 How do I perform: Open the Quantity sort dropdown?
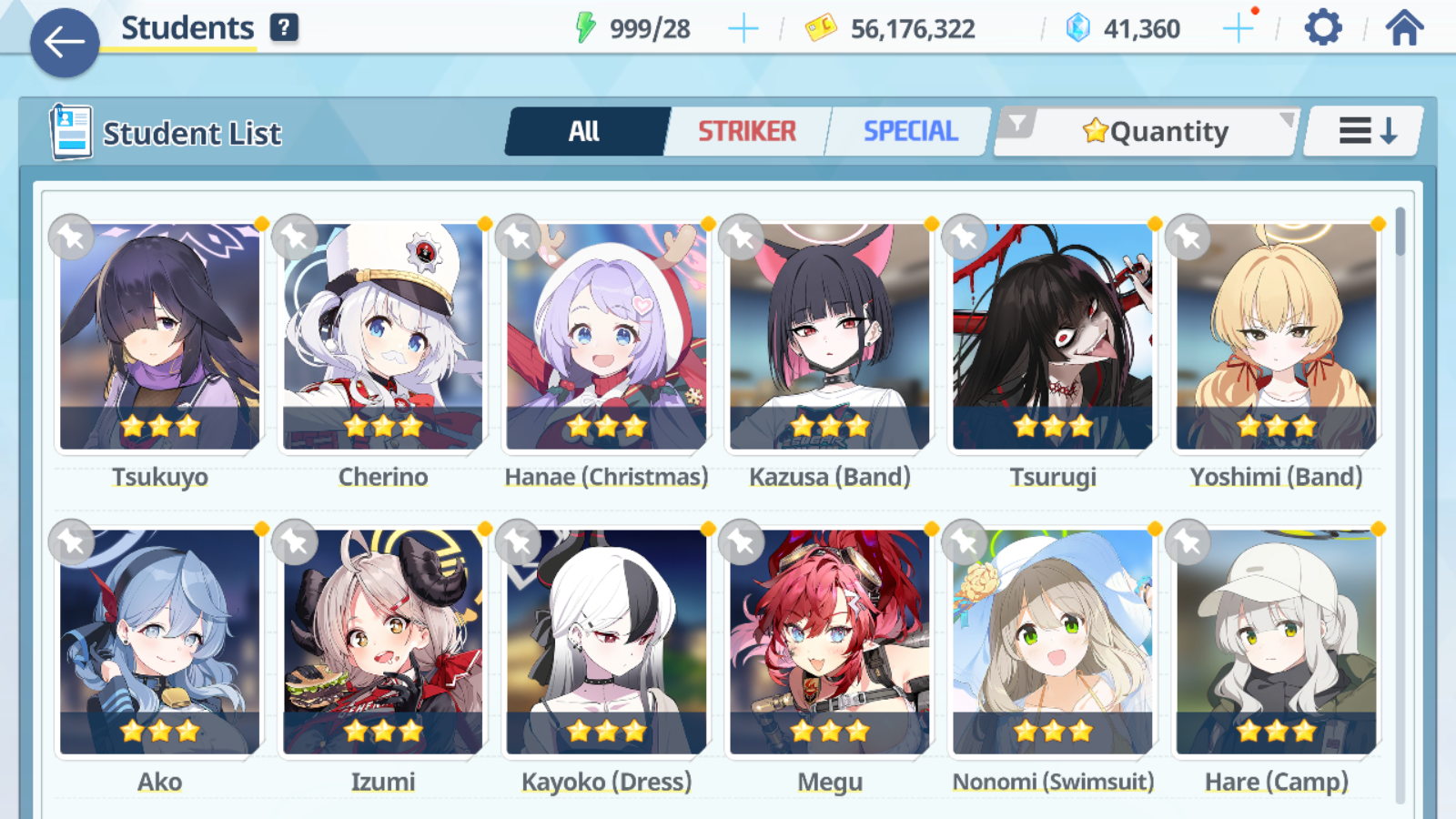pyautogui.click(x=1154, y=132)
